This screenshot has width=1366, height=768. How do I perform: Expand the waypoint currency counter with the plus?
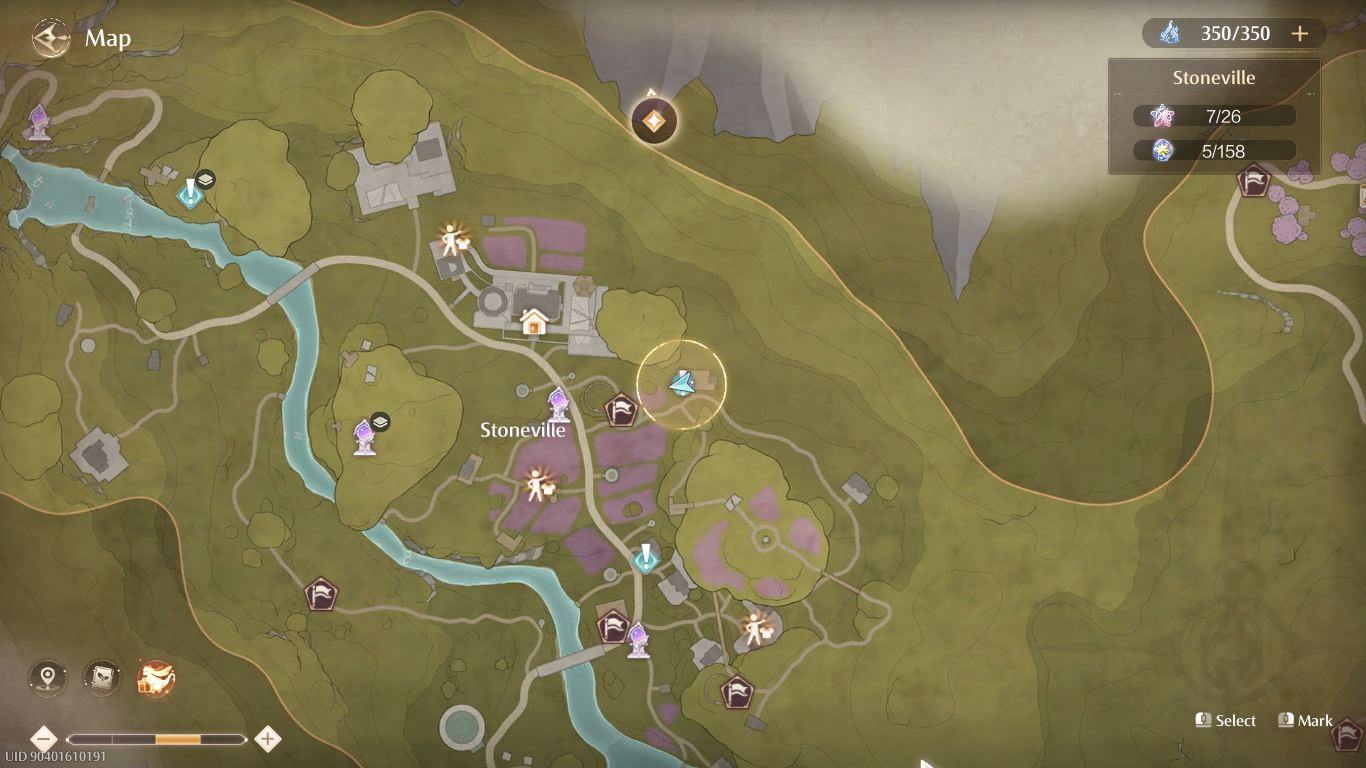tap(1299, 32)
